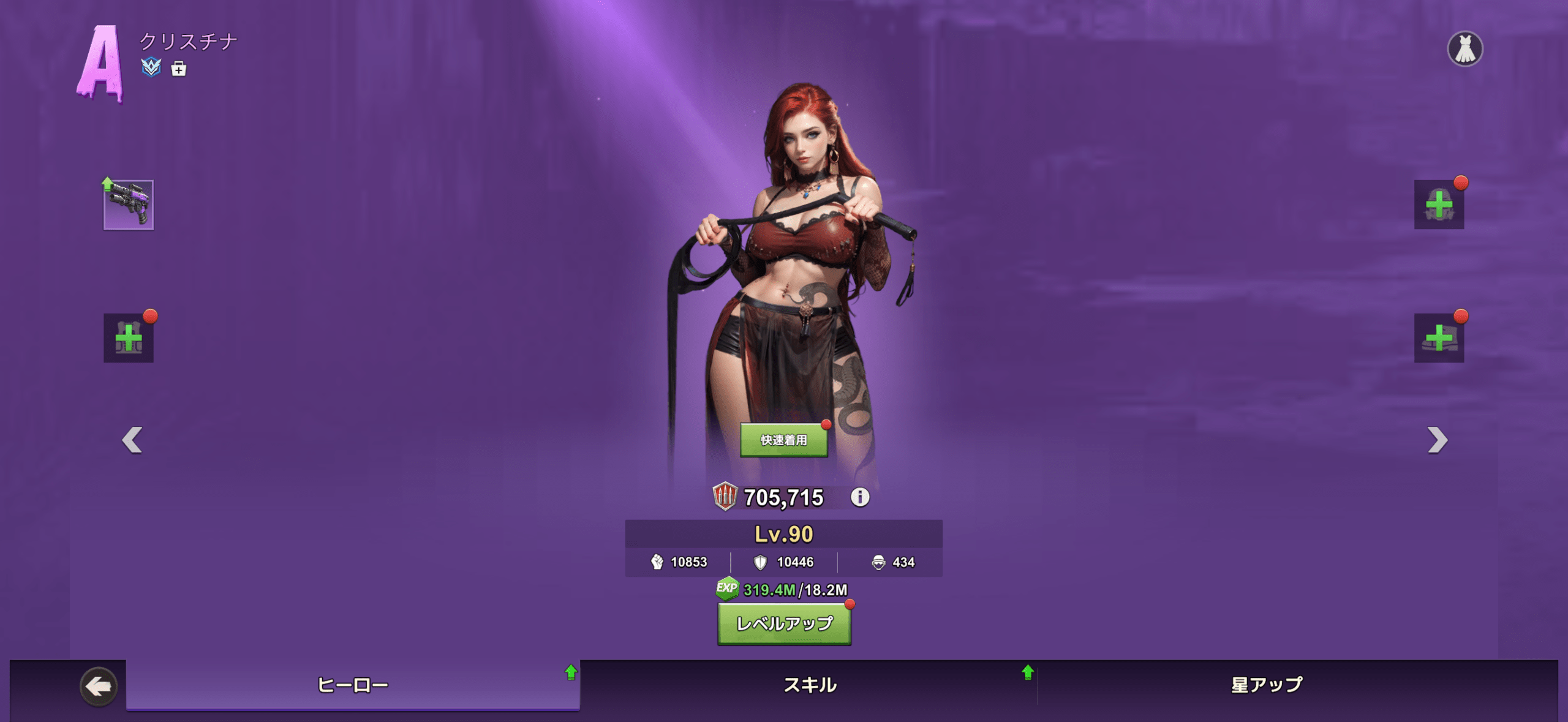Screen dimensions: 1568x722
Task: Click the レベルアップ level up button
Action: [x=784, y=623]
